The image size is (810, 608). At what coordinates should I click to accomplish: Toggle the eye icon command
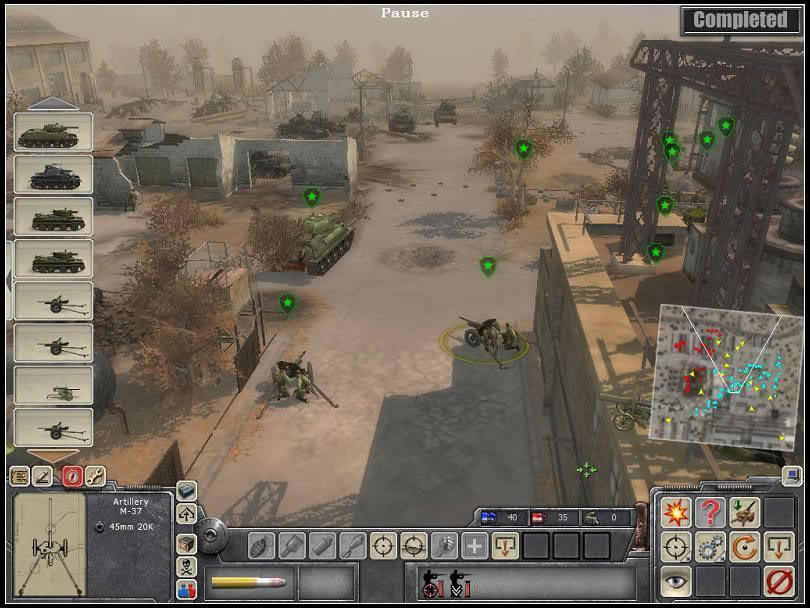674,581
